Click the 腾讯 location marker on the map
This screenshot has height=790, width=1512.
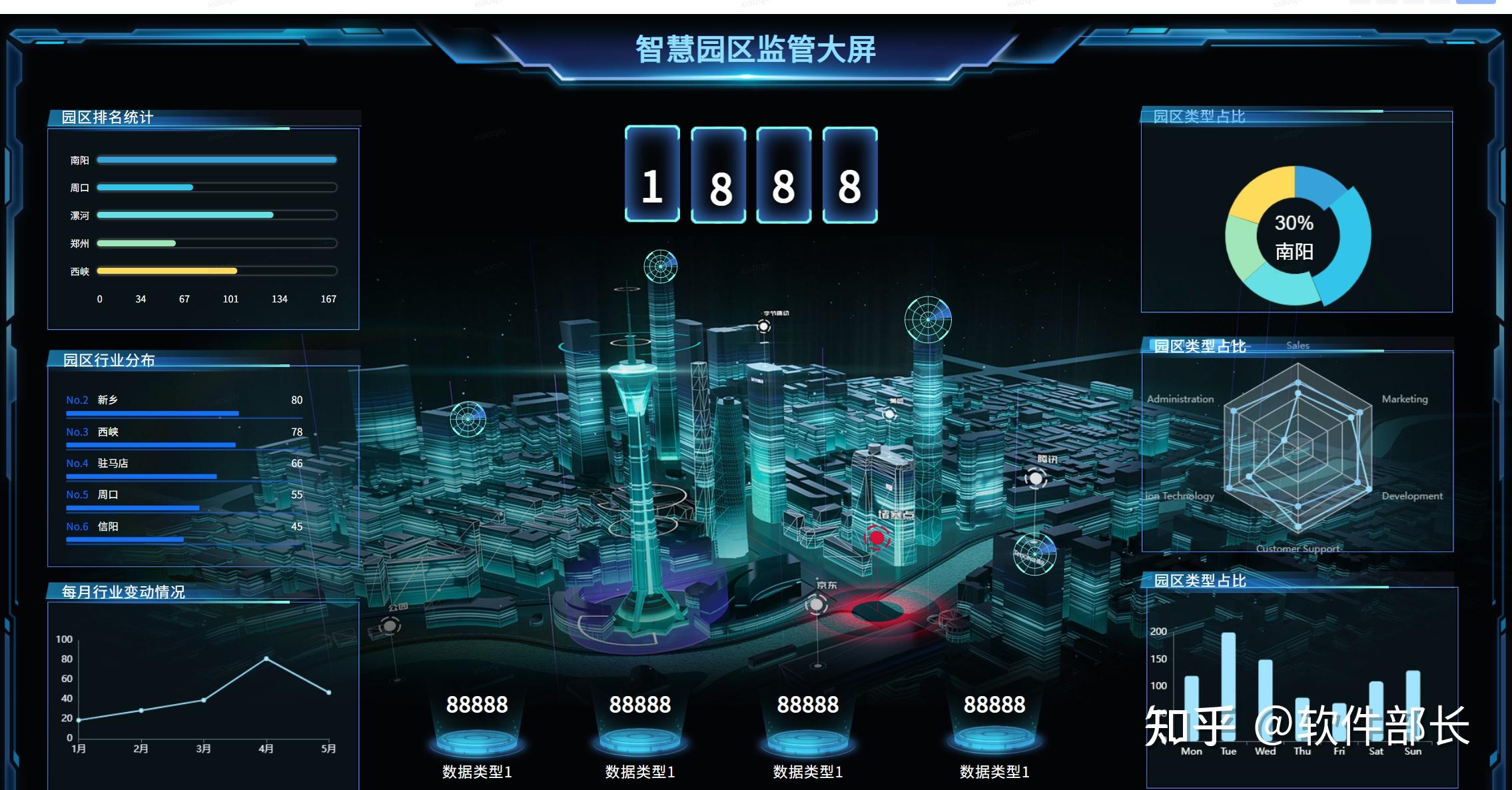tap(1034, 478)
